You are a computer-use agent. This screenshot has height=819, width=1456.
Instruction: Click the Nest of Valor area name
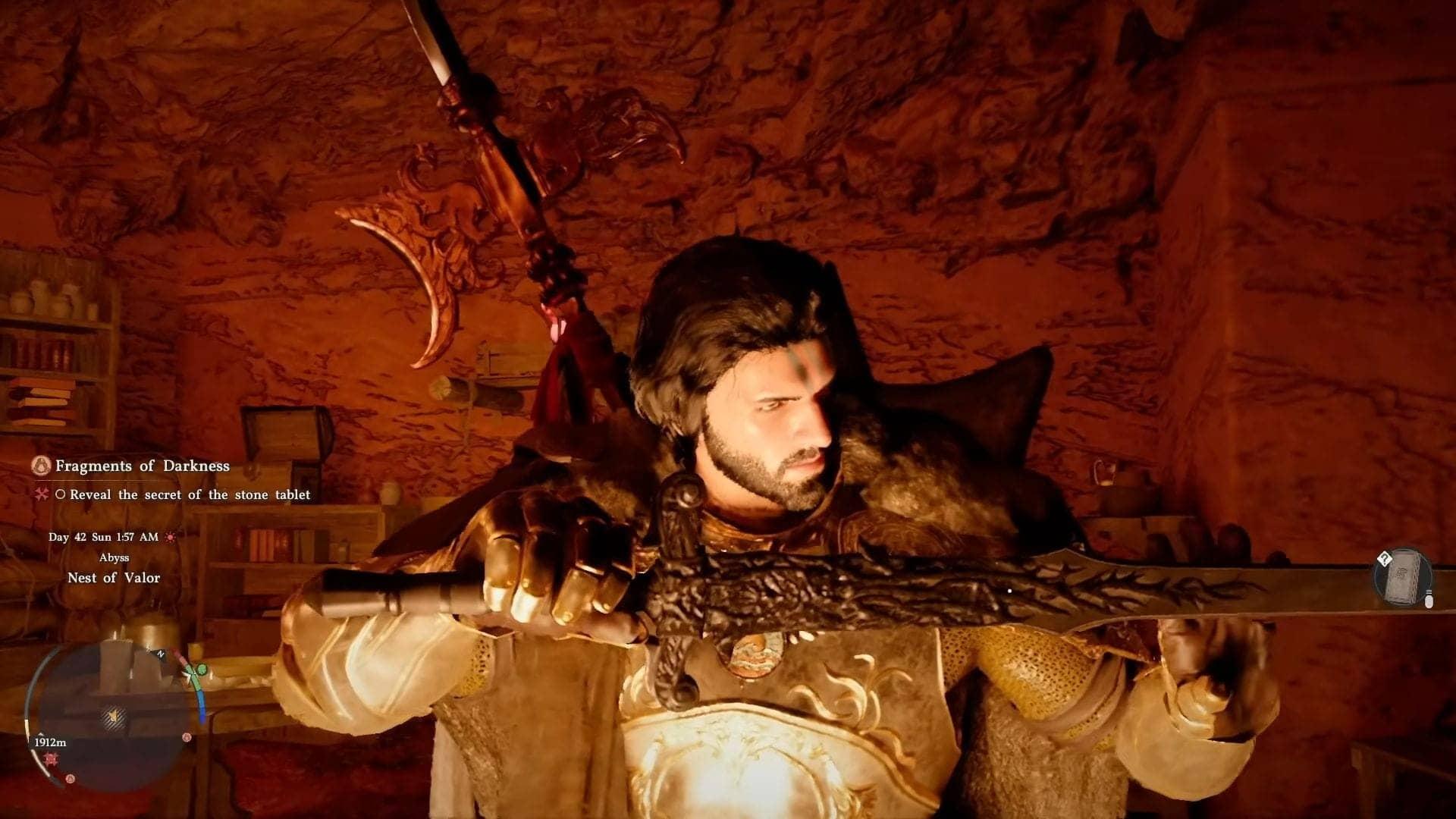coord(114,577)
